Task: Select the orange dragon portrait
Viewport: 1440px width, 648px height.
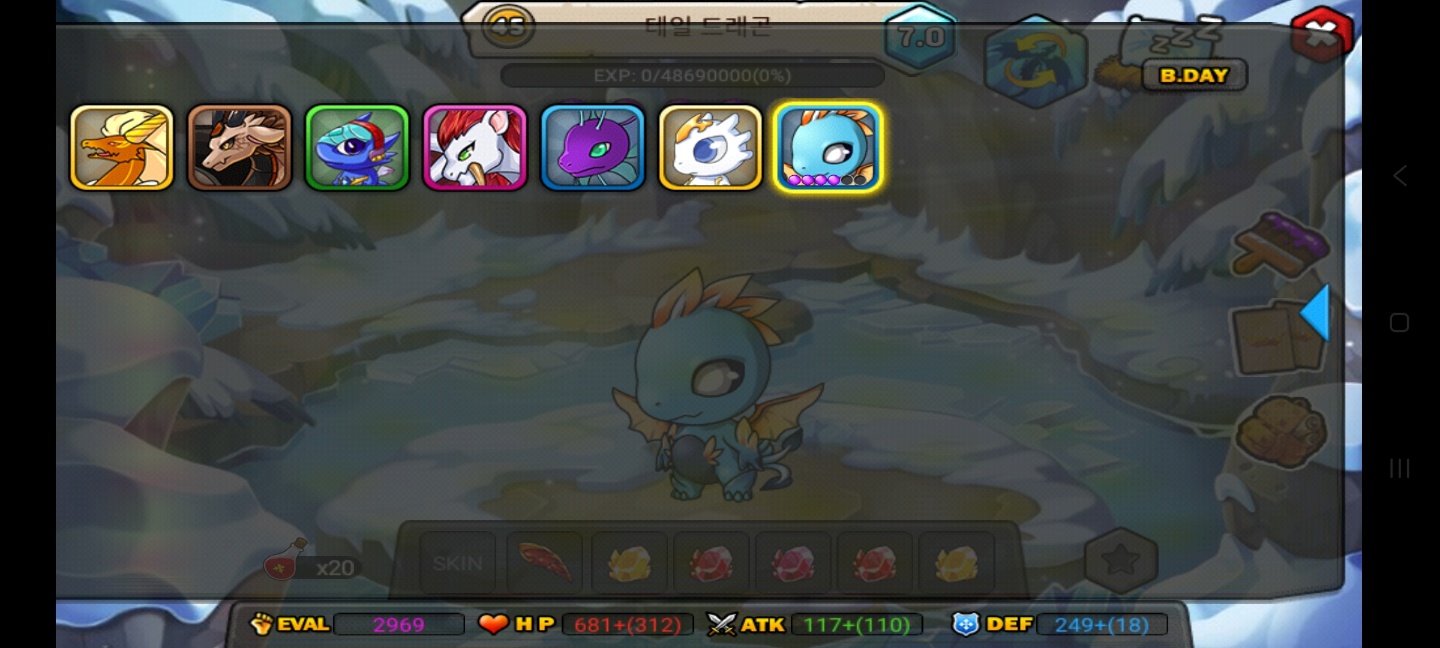Action: [x=122, y=148]
